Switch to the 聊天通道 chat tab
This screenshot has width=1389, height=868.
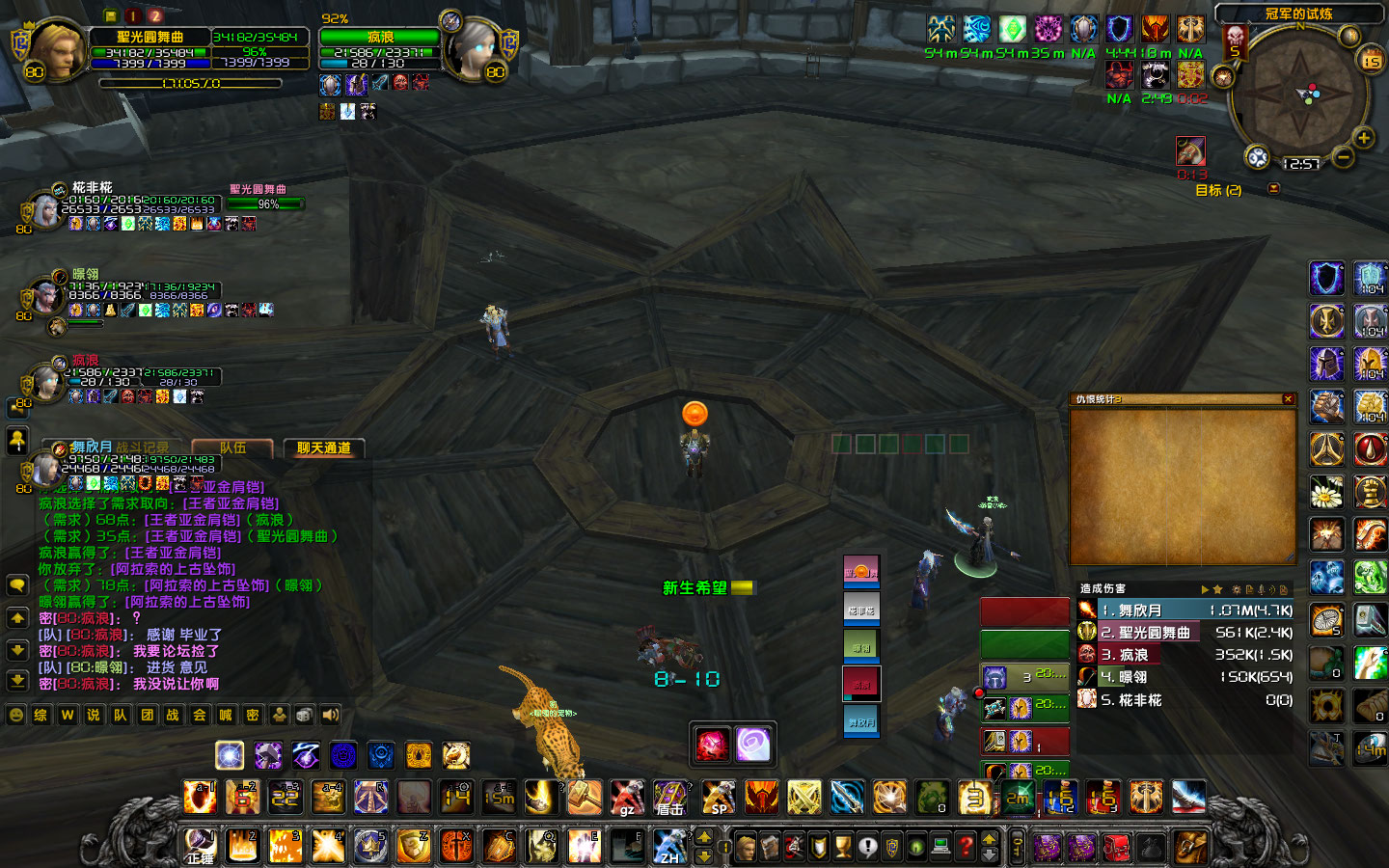click(324, 448)
